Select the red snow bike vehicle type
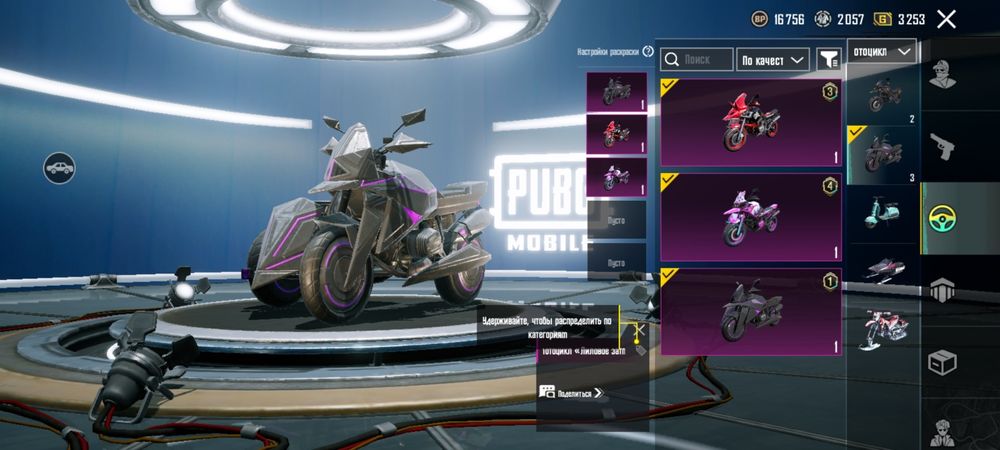The image size is (1000, 450). coord(881,325)
